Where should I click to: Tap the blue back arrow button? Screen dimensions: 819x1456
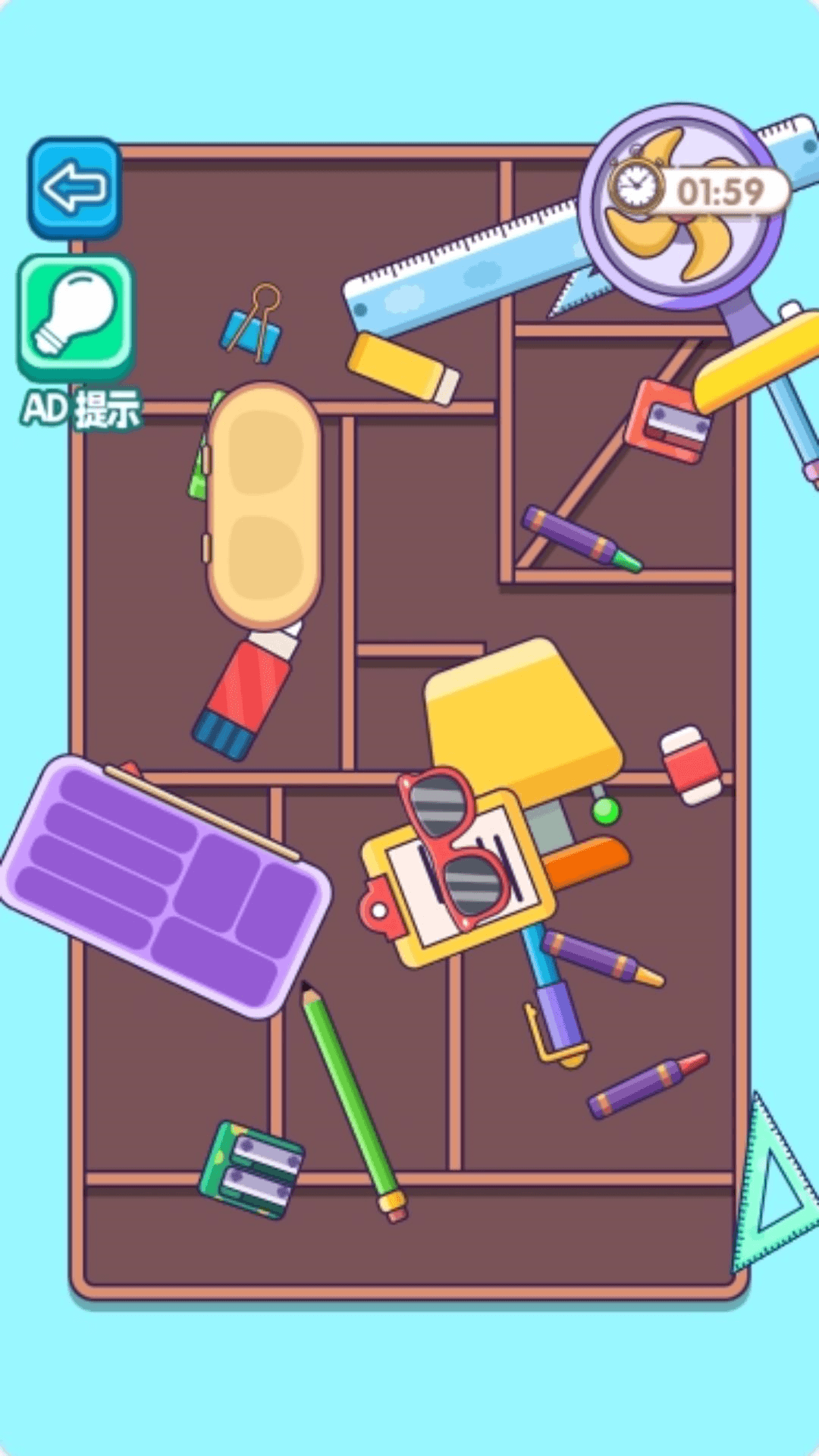point(74,187)
